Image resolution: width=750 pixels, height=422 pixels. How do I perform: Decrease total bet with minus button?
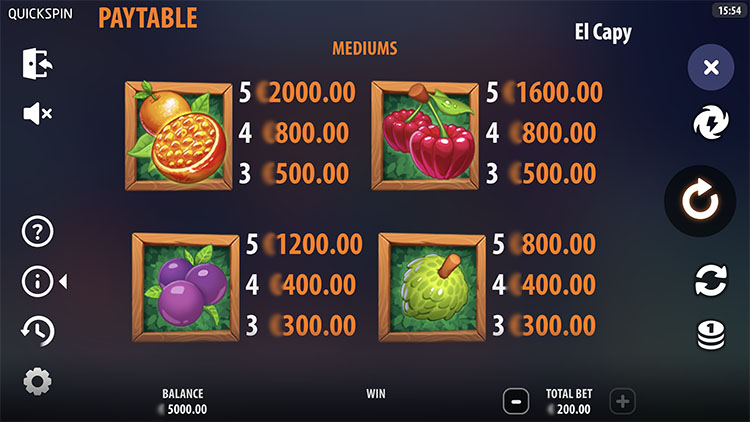coord(516,402)
